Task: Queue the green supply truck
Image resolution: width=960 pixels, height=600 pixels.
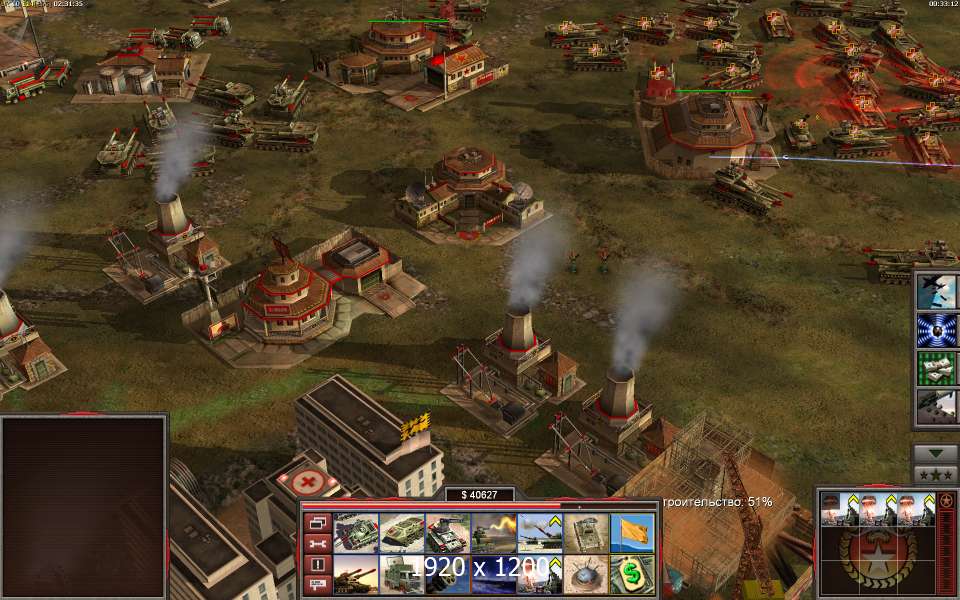Action: click(401, 574)
